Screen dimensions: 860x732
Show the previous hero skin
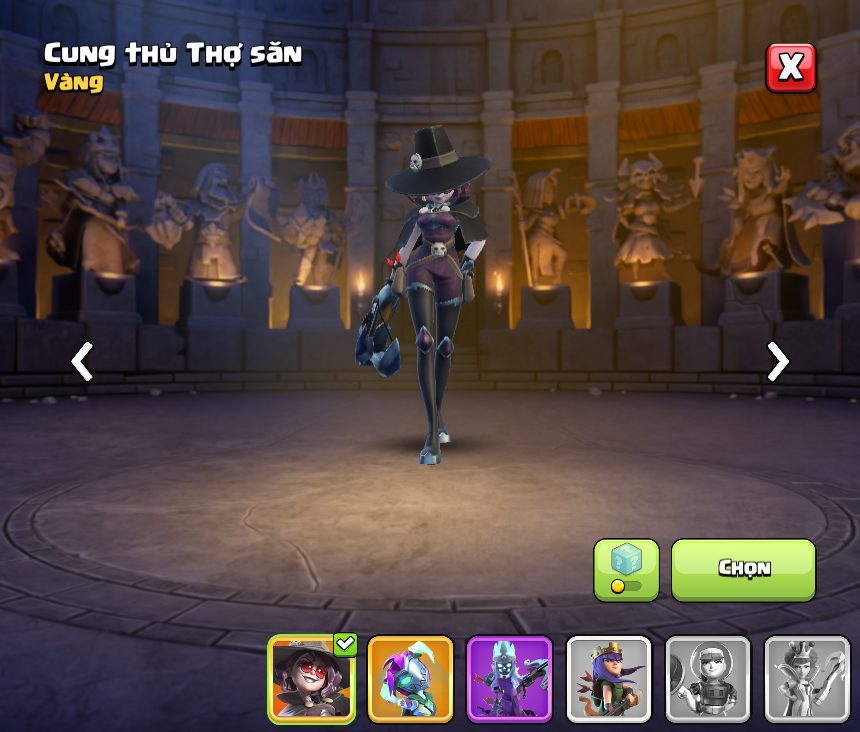point(82,361)
